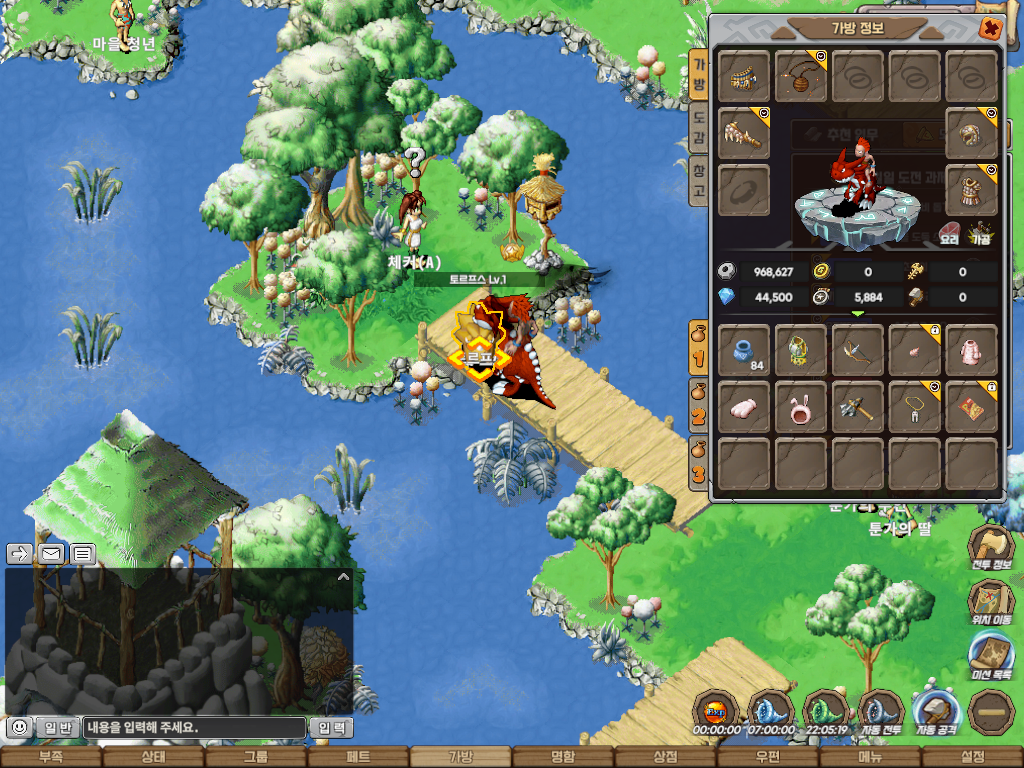1024x768 pixels.
Task: Open the envelope mail icon above chat
Action: pos(51,553)
